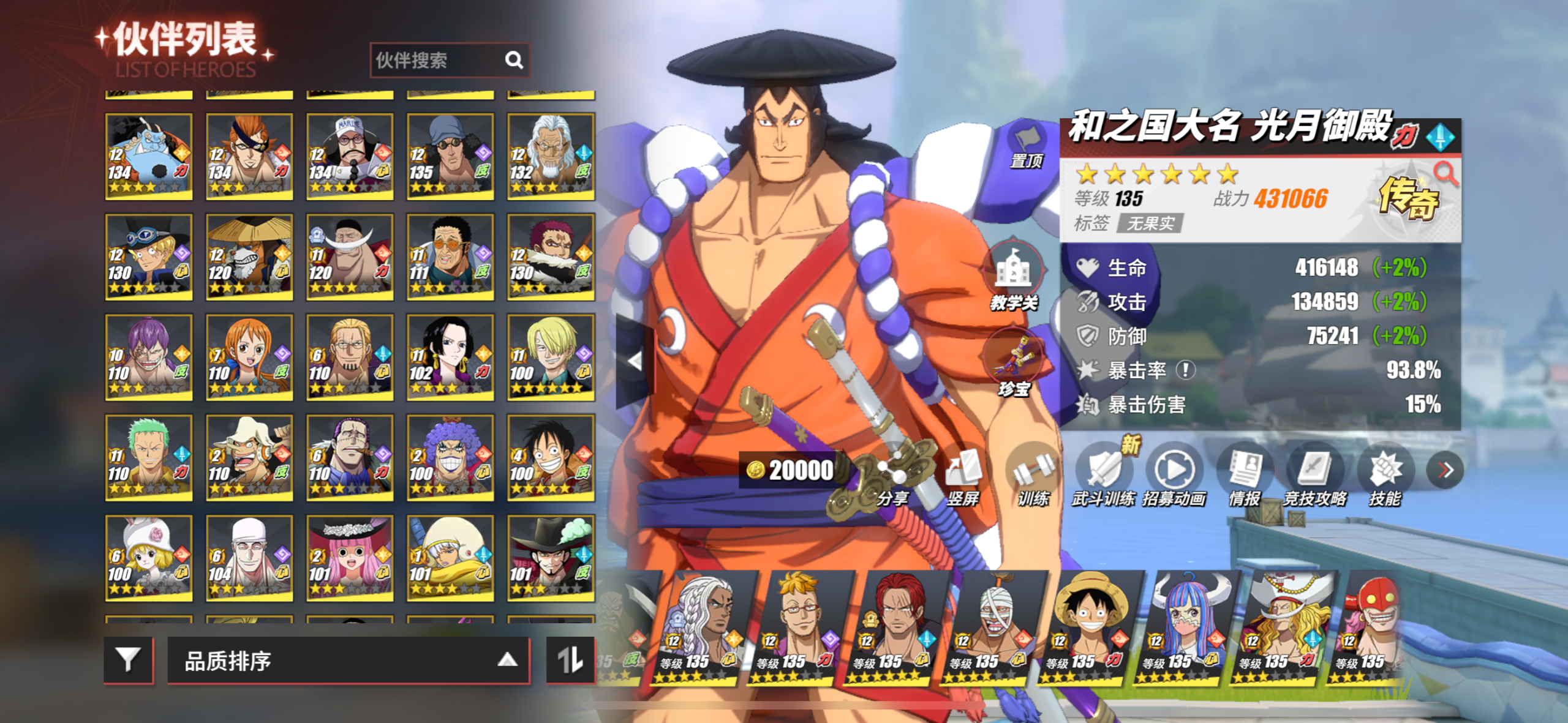Image resolution: width=1568 pixels, height=723 pixels.
Task: Open the 品质排序 sort dropdown
Action: click(348, 661)
